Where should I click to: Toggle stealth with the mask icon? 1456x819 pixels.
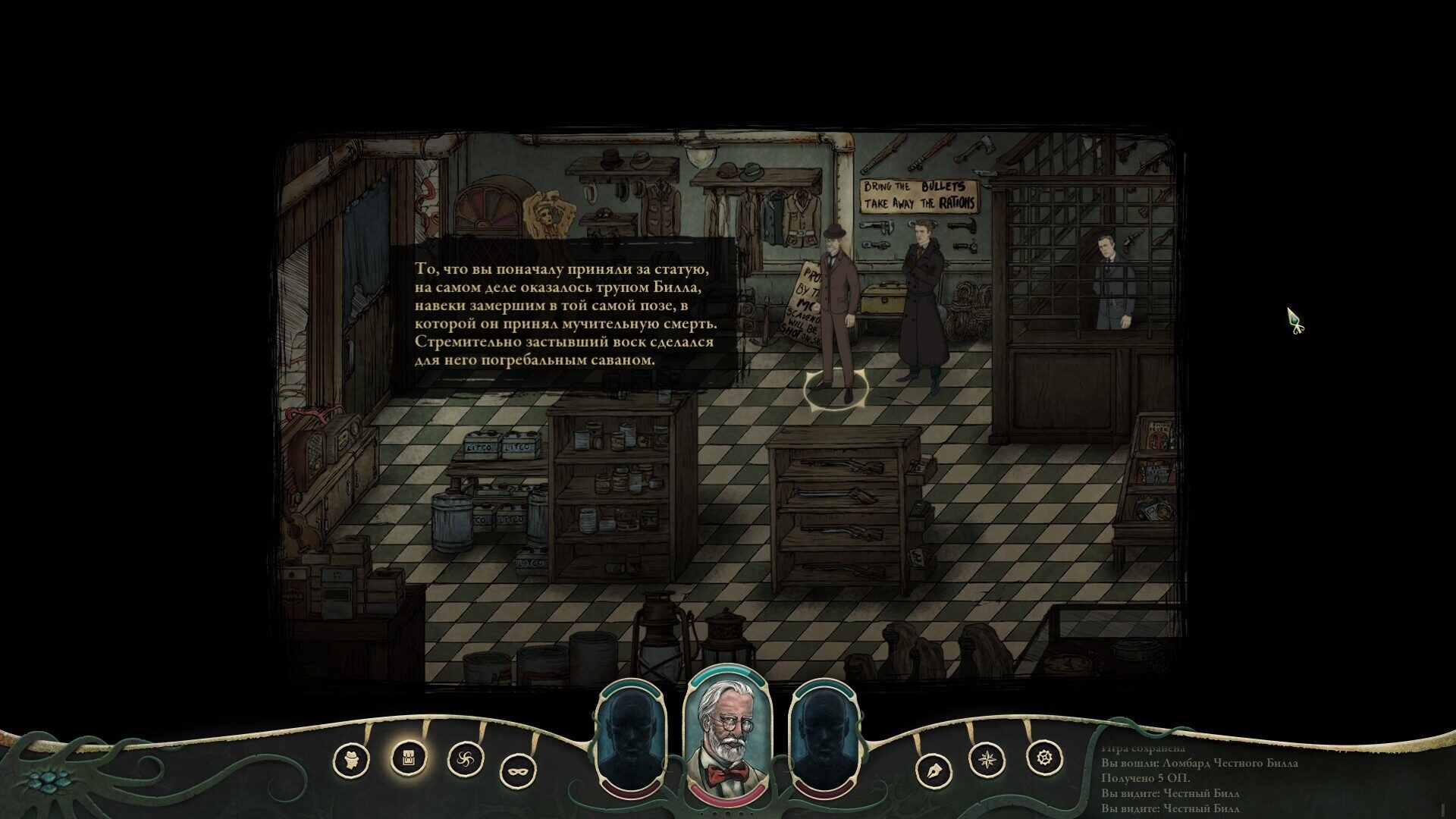click(x=518, y=772)
